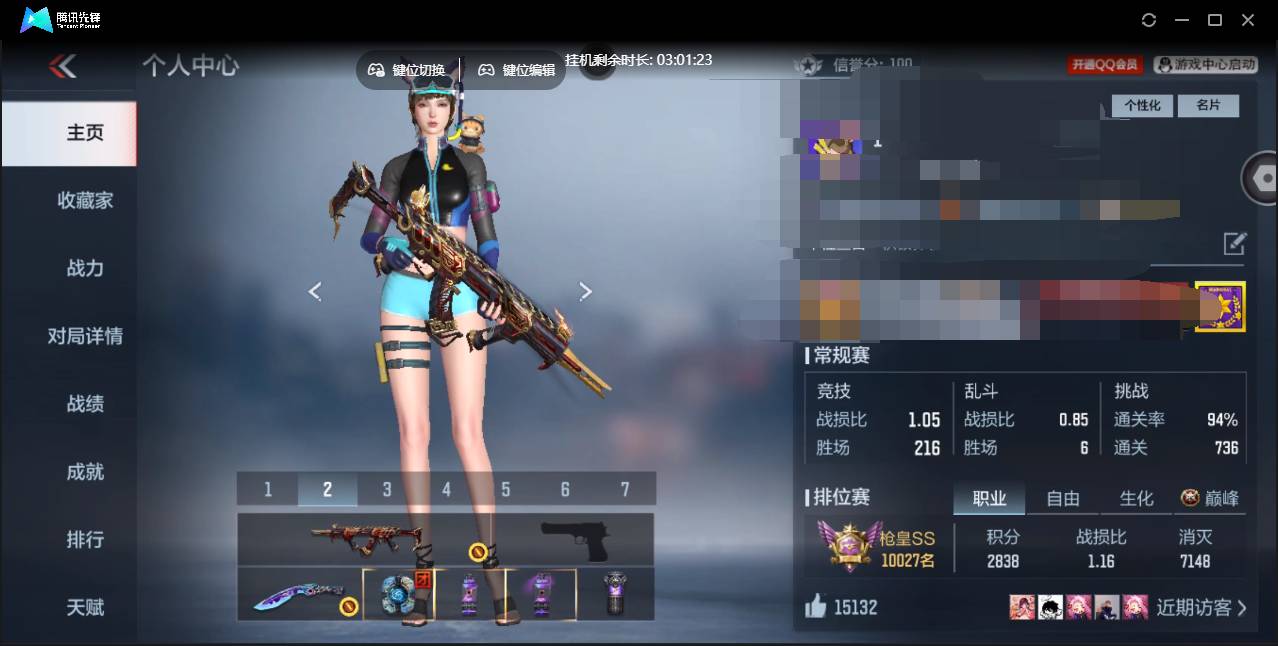Screen dimensions: 1278x646
Task: Show the previous character with left arrow
Action: pos(315,291)
